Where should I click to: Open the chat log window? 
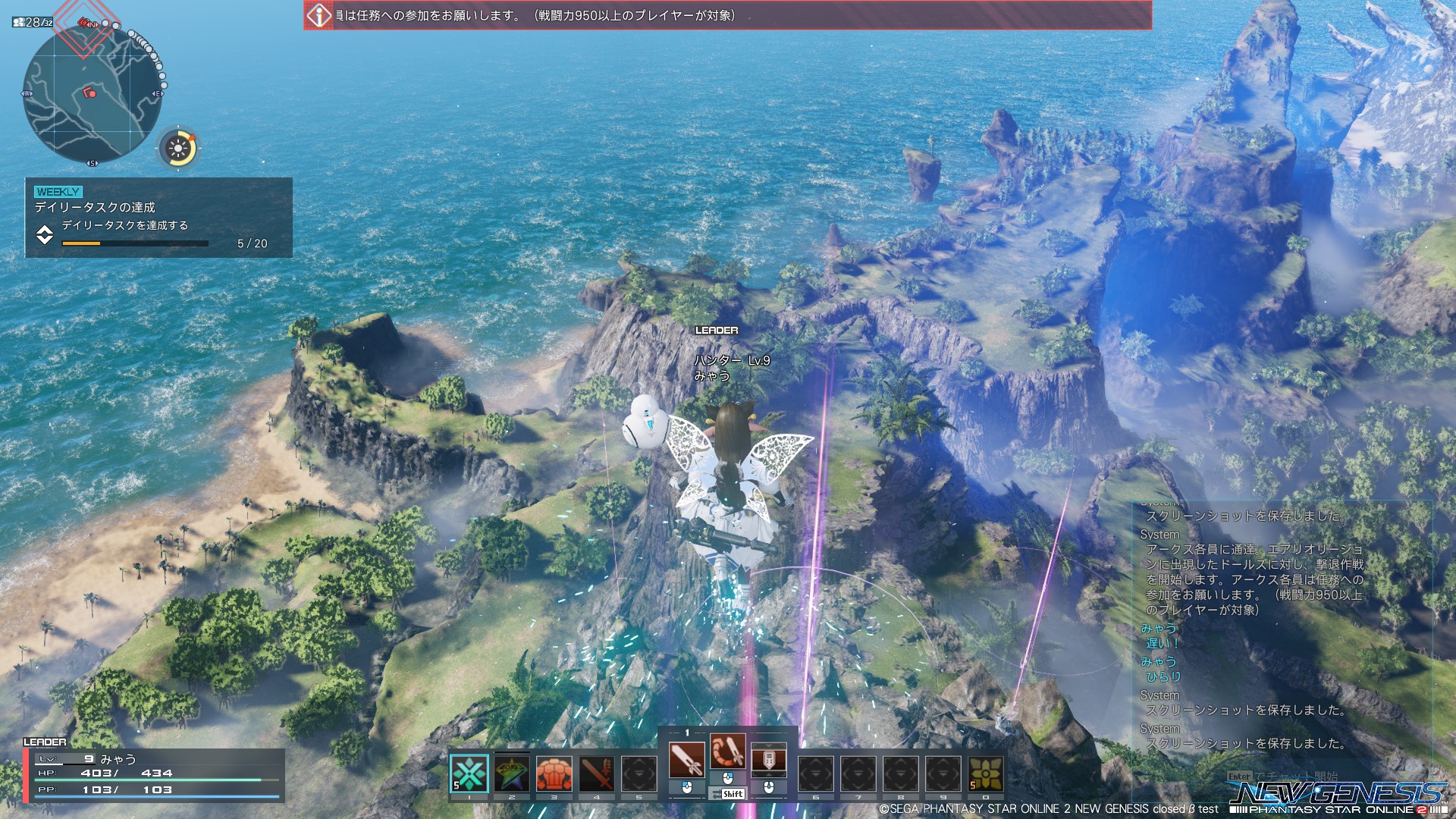pos(1282,629)
